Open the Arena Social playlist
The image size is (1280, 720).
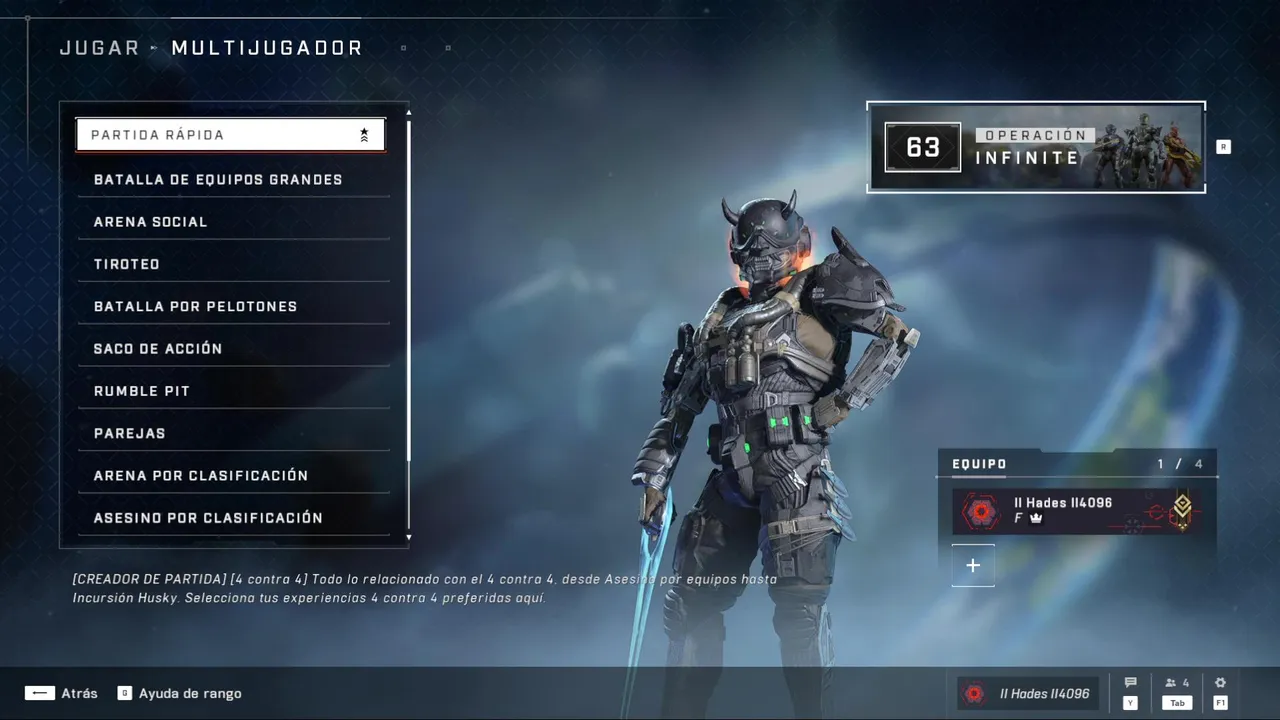click(x=234, y=222)
